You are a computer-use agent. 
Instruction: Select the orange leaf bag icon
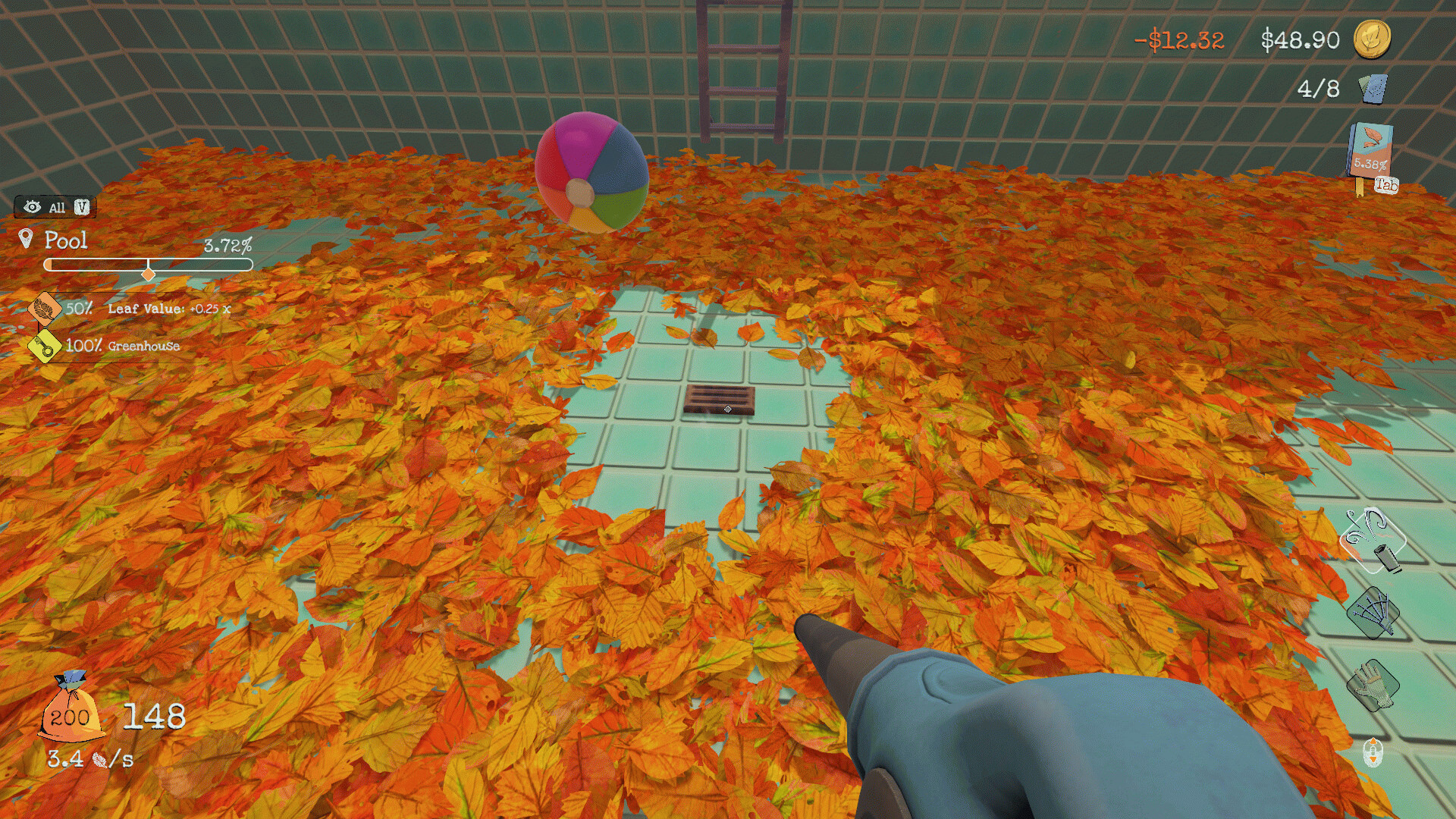70,711
